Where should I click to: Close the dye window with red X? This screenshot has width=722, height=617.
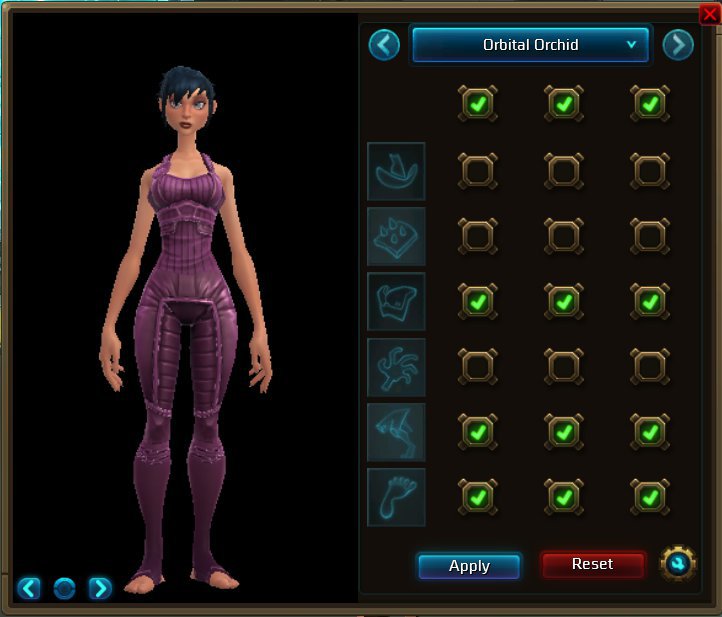(710, 13)
